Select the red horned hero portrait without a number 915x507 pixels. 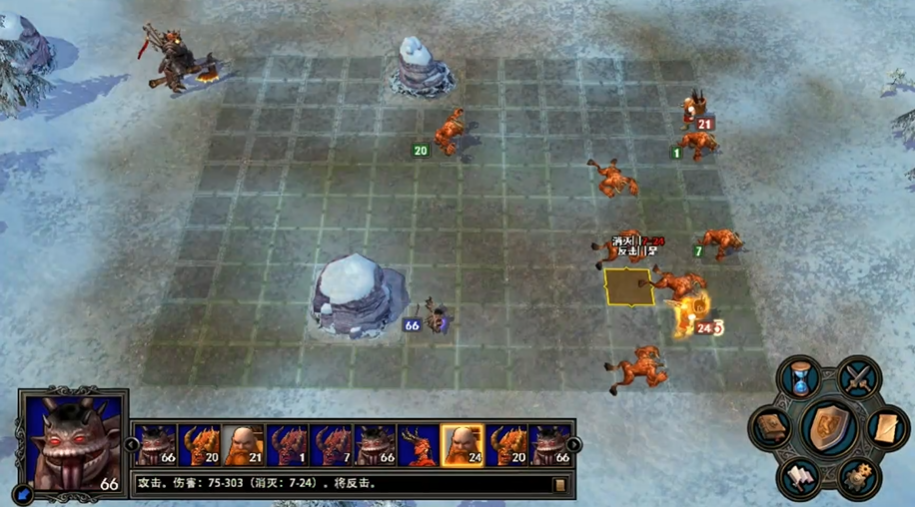pyautogui.click(x=418, y=445)
